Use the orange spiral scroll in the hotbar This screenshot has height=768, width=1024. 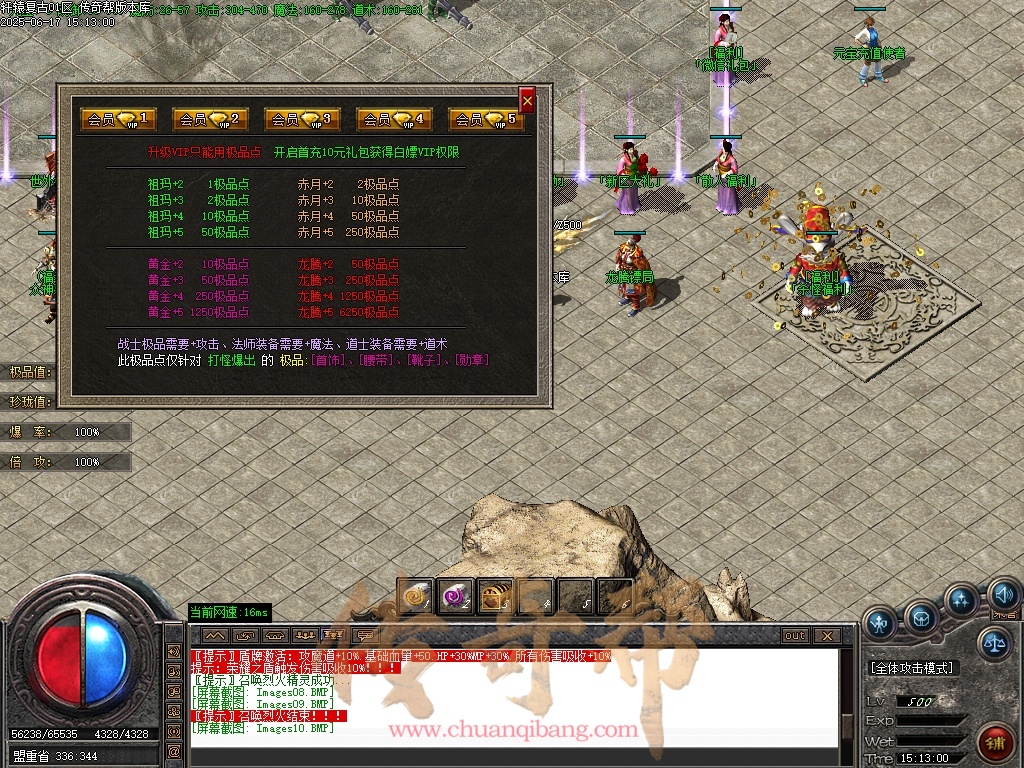tap(415, 597)
